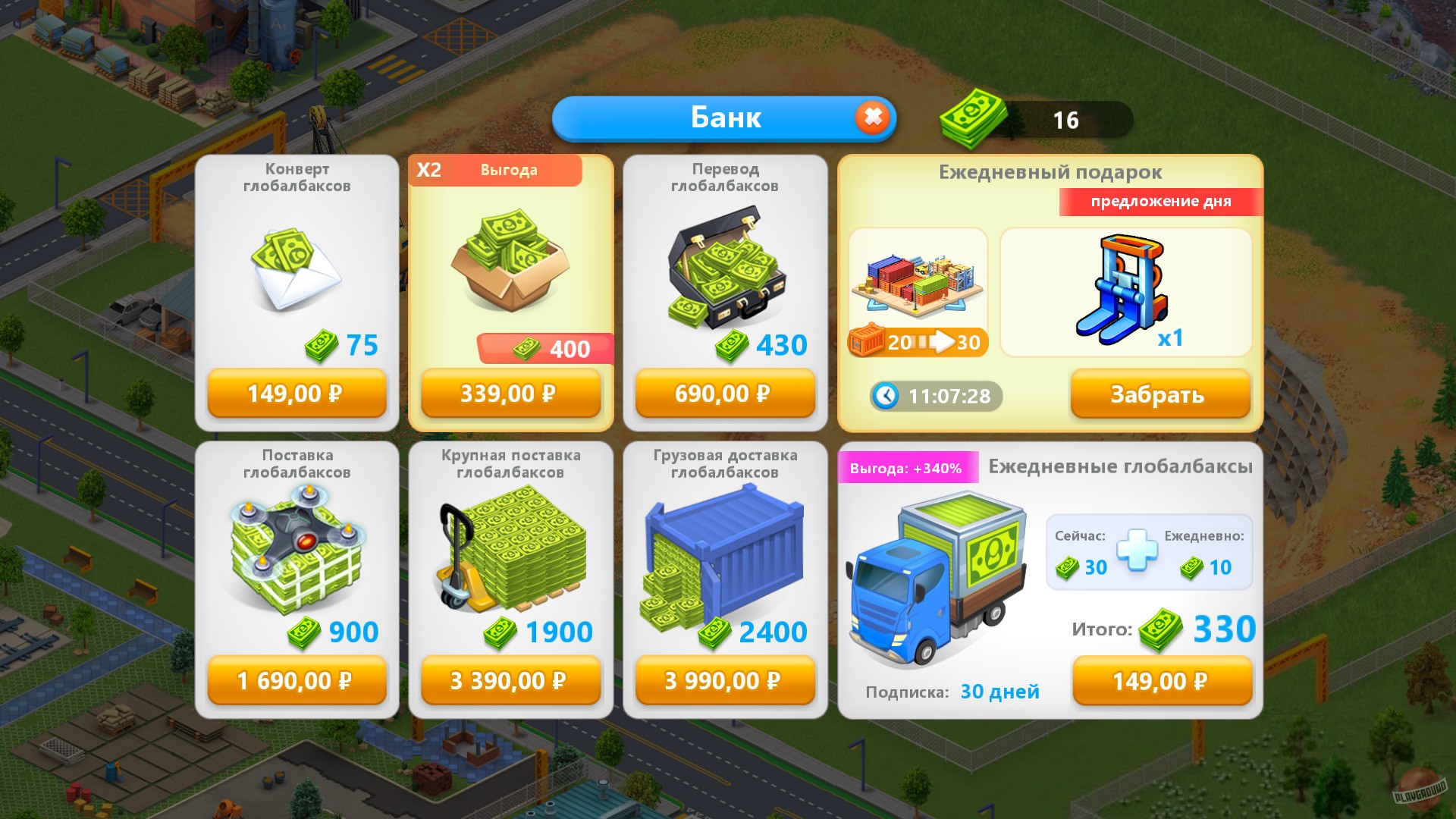Purchase the 339,00 ₽ offer

(x=510, y=394)
